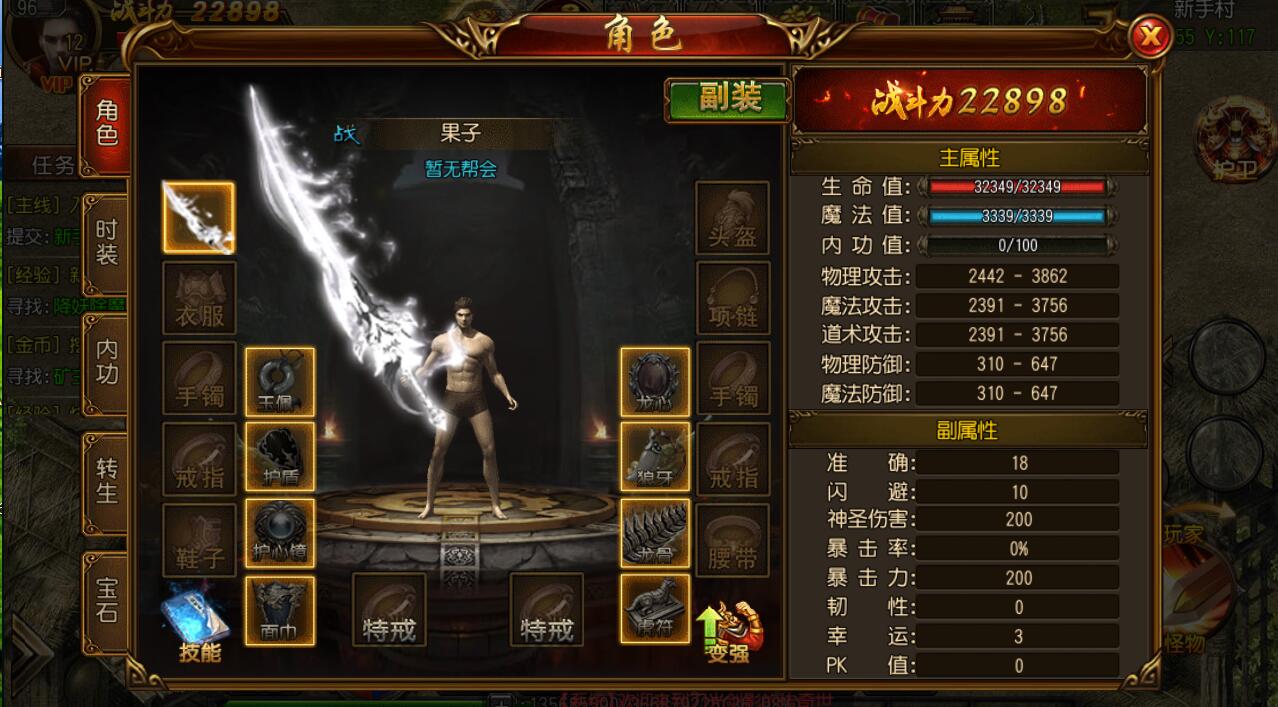This screenshot has width=1278, height=707.
Task: Select the 护盾 shield slot
Action: click(280, 457)
